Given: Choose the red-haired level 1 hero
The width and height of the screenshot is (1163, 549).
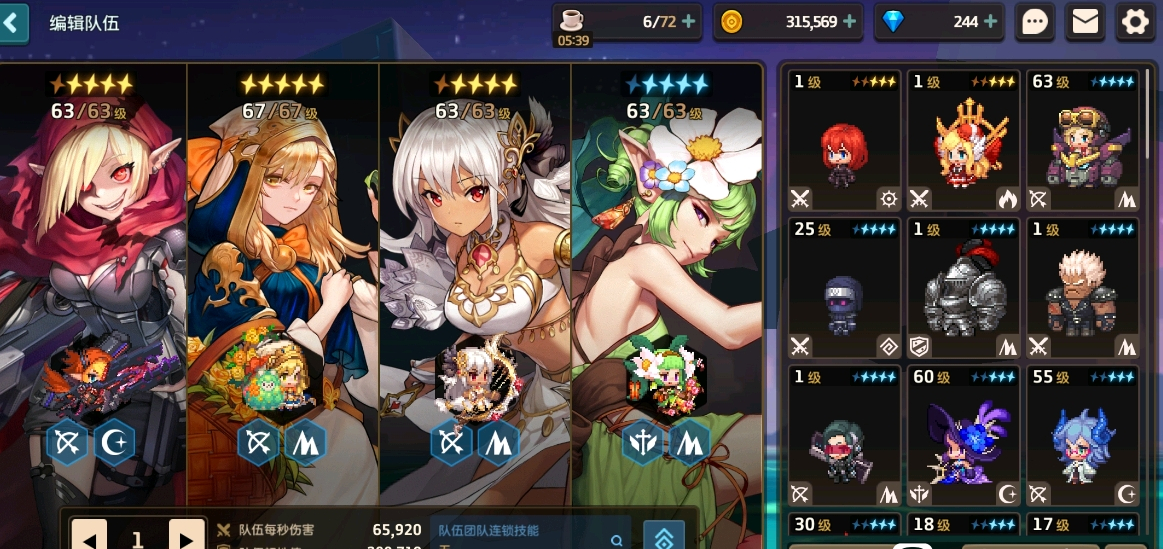Looking at the screenshot, I should (x=842, y=140).
